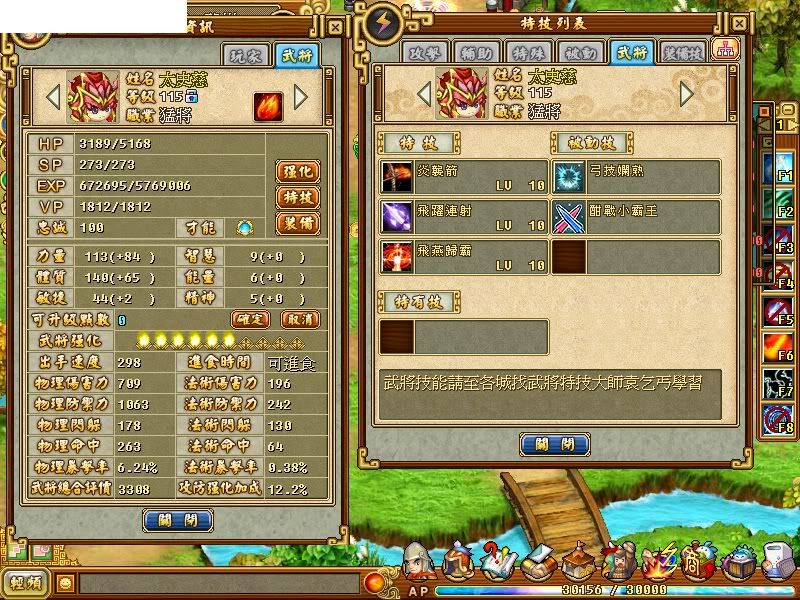Click the 弓技嫻熟 passive skill icon
The height and width of the screenshot is (600, 800).
[569, 177]
